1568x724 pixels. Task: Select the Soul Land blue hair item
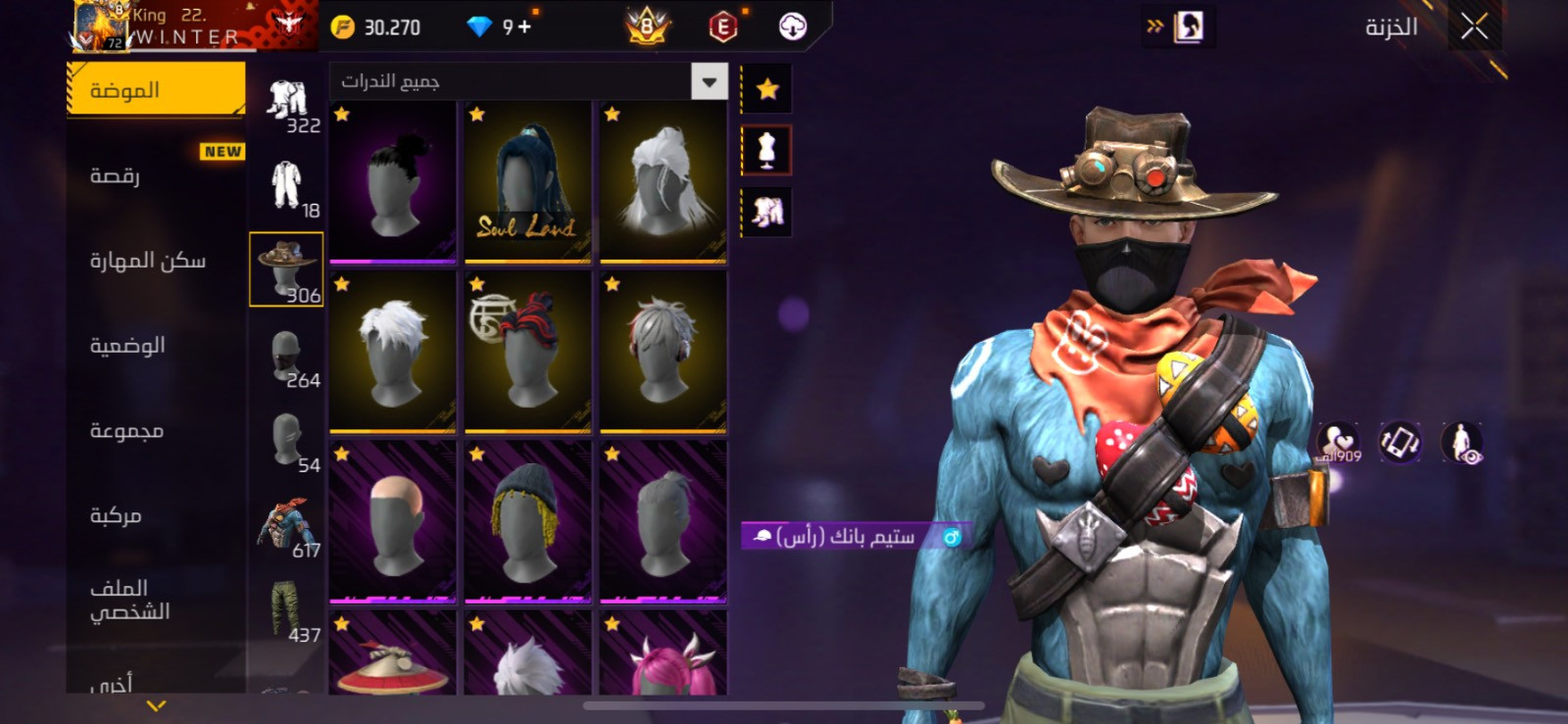(x=527, y=182)
